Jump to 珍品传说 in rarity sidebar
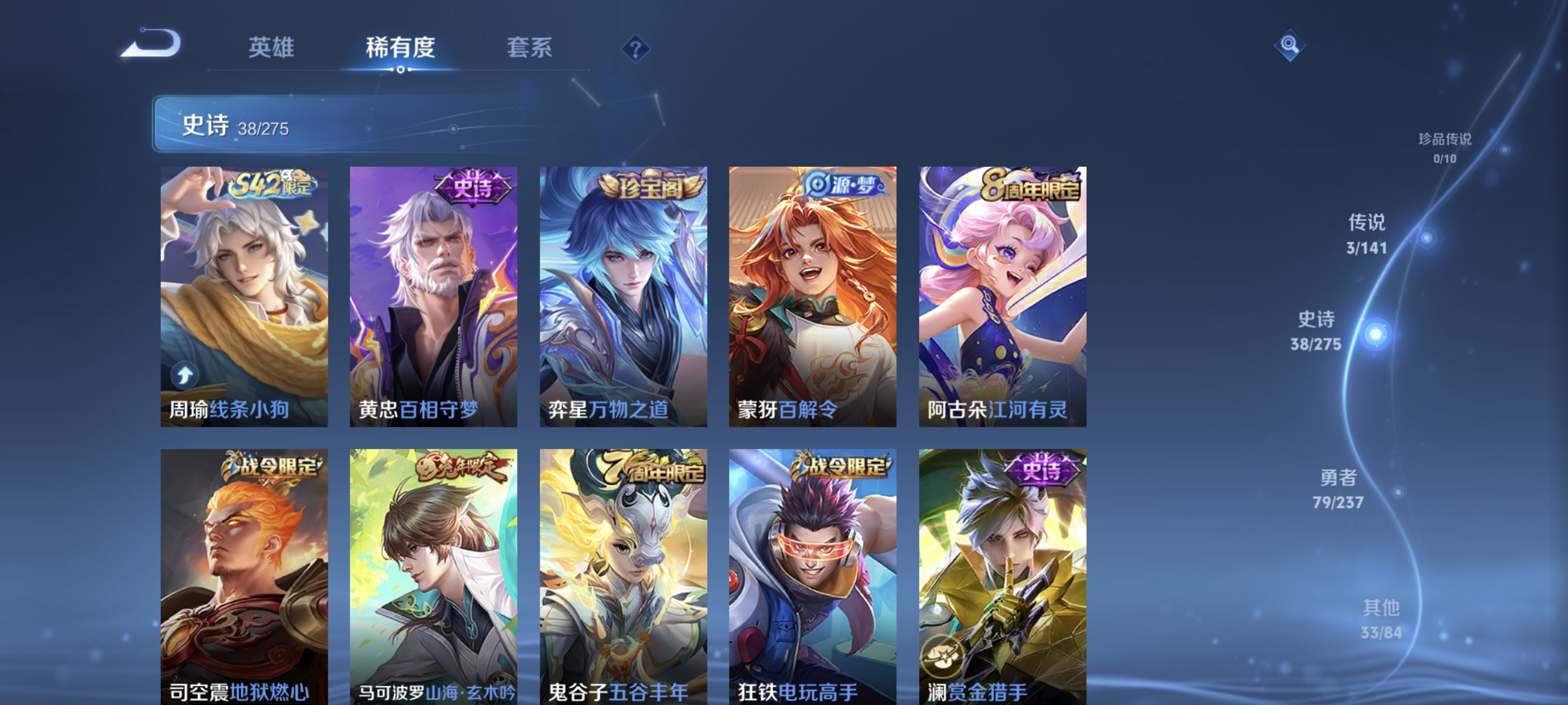This screenshot has width=1568, height=705. tap(1445, 146)
